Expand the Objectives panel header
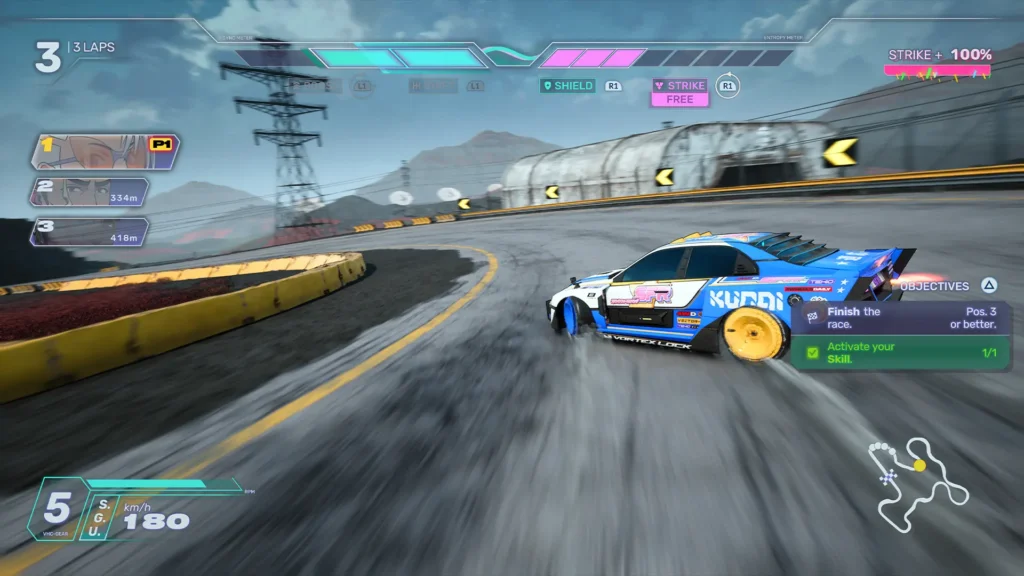The width and height of the screenshot is (1024, 576). tap(946, 286)
